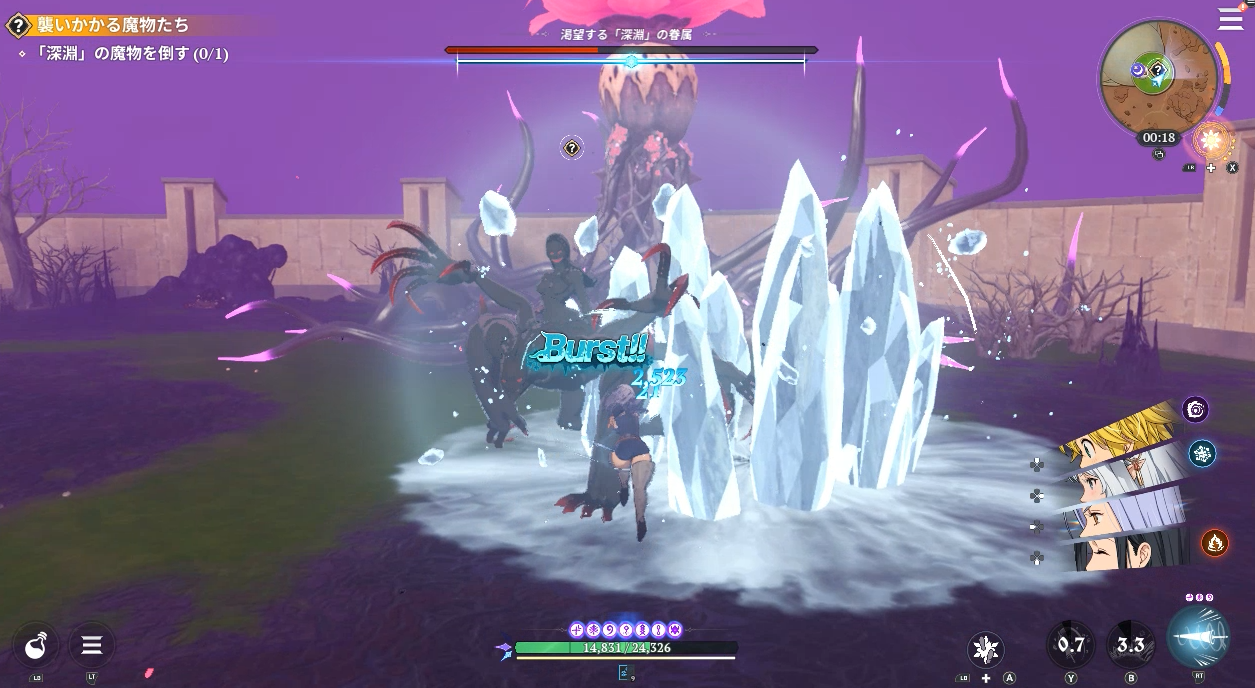Use the potion flask item
The width and height of the screenshot is (1255, 688).
click(37, 646)
